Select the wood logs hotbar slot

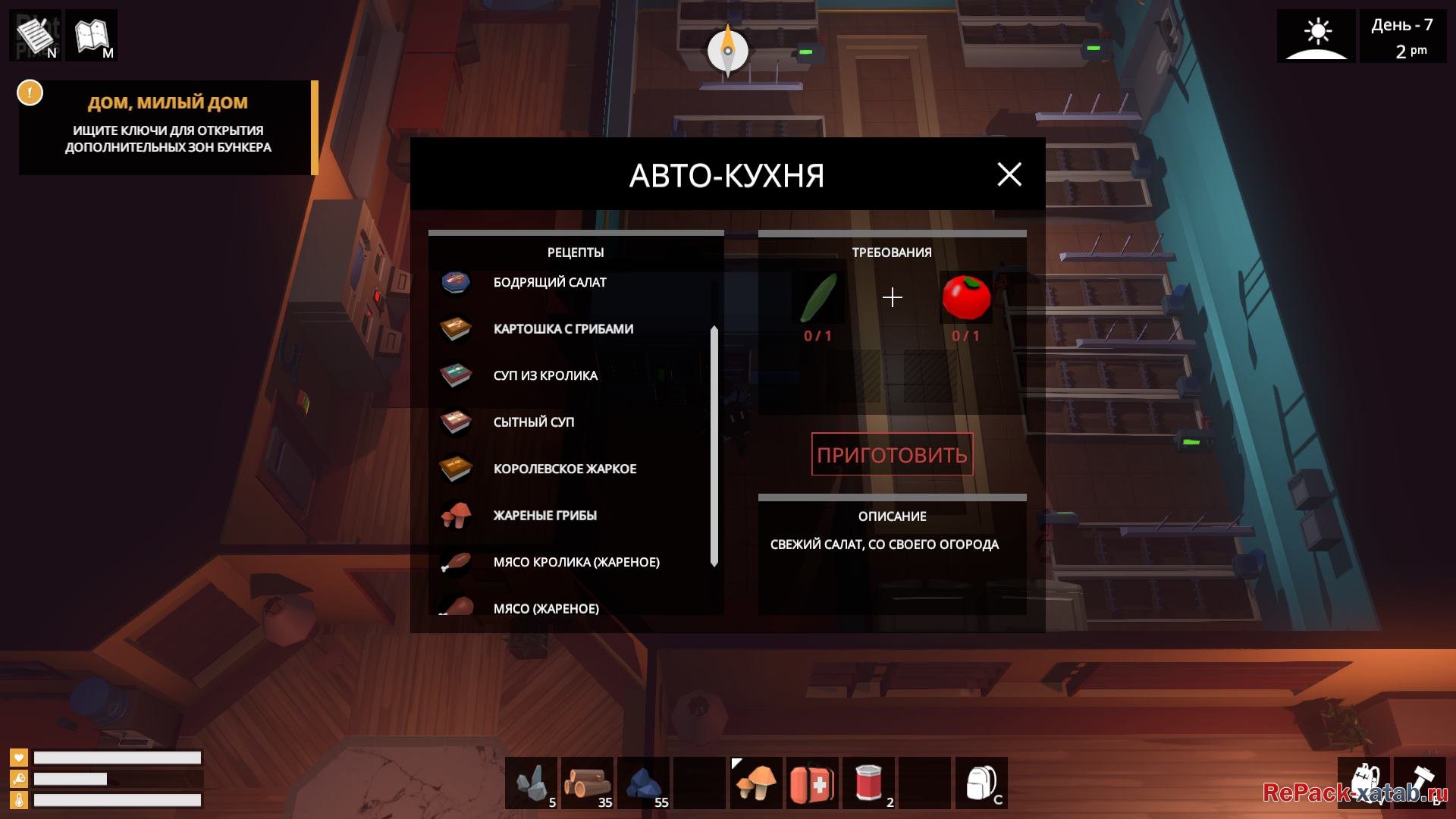[x=588, y=783]
